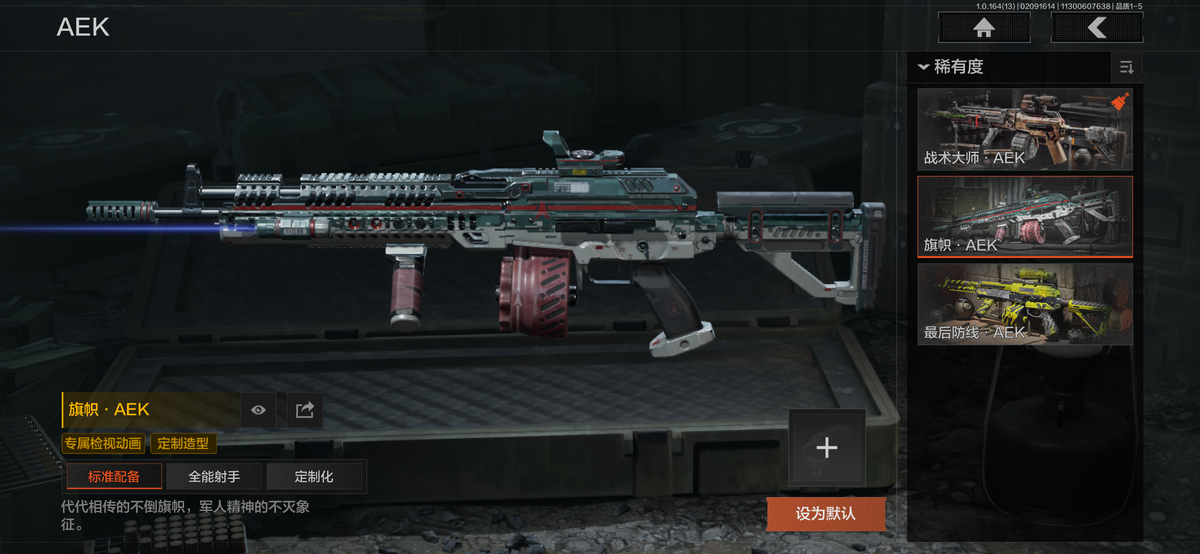The width and height of the screenshot is (1200, 554).
Task: Switch to the 标准配备 tab
Action: click(113, 476)
